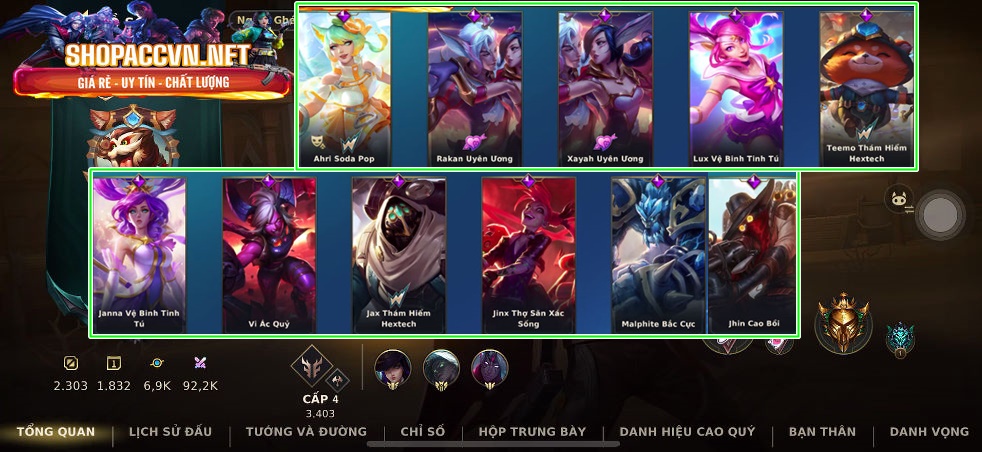982x452 pixels.
Task: Select the Teemo Thám Hiểm Hextech card
Action: point(866,88)
